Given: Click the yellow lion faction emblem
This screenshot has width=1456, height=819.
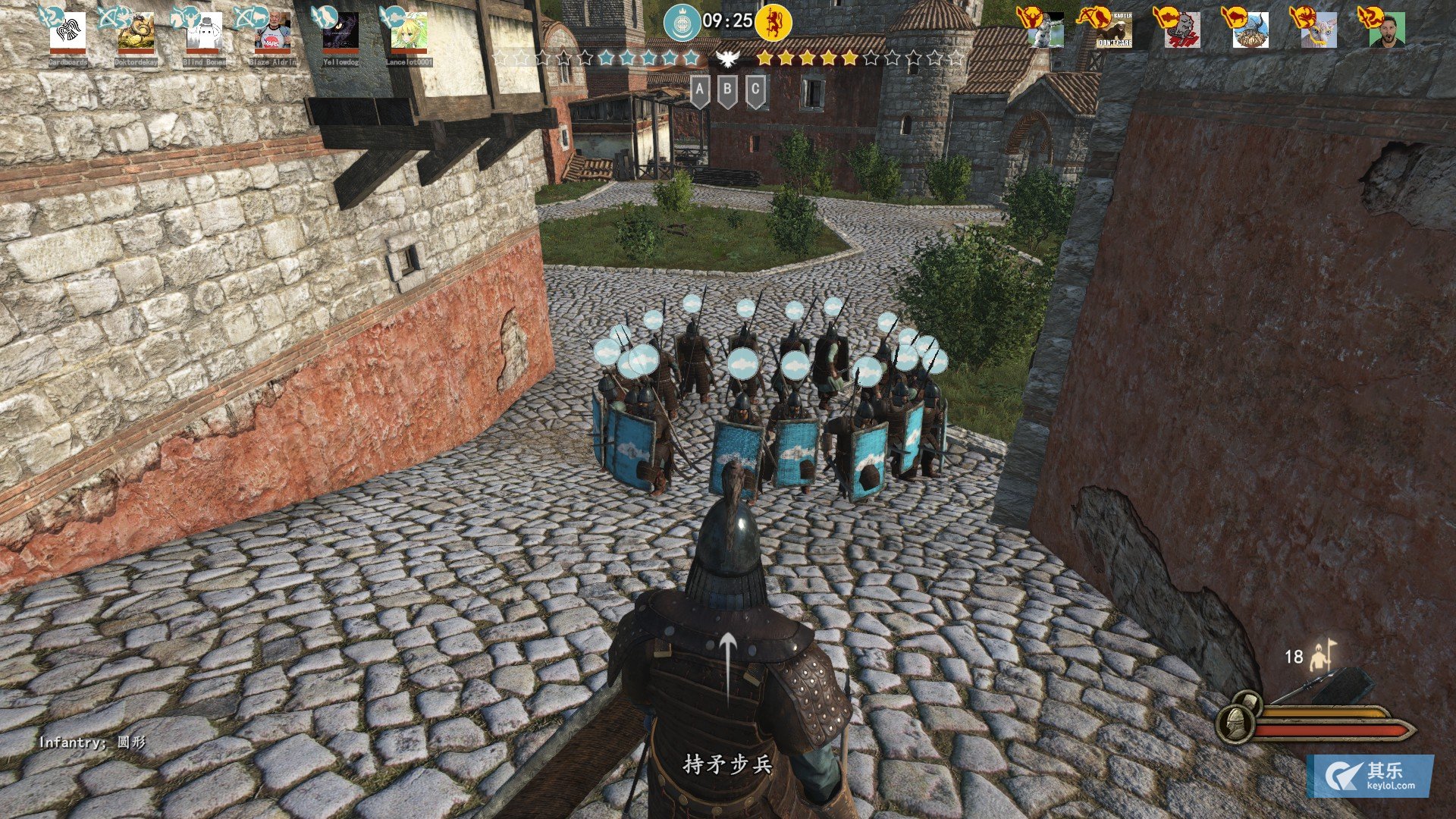Looking at the screenshot, I should tap(773, 22).
